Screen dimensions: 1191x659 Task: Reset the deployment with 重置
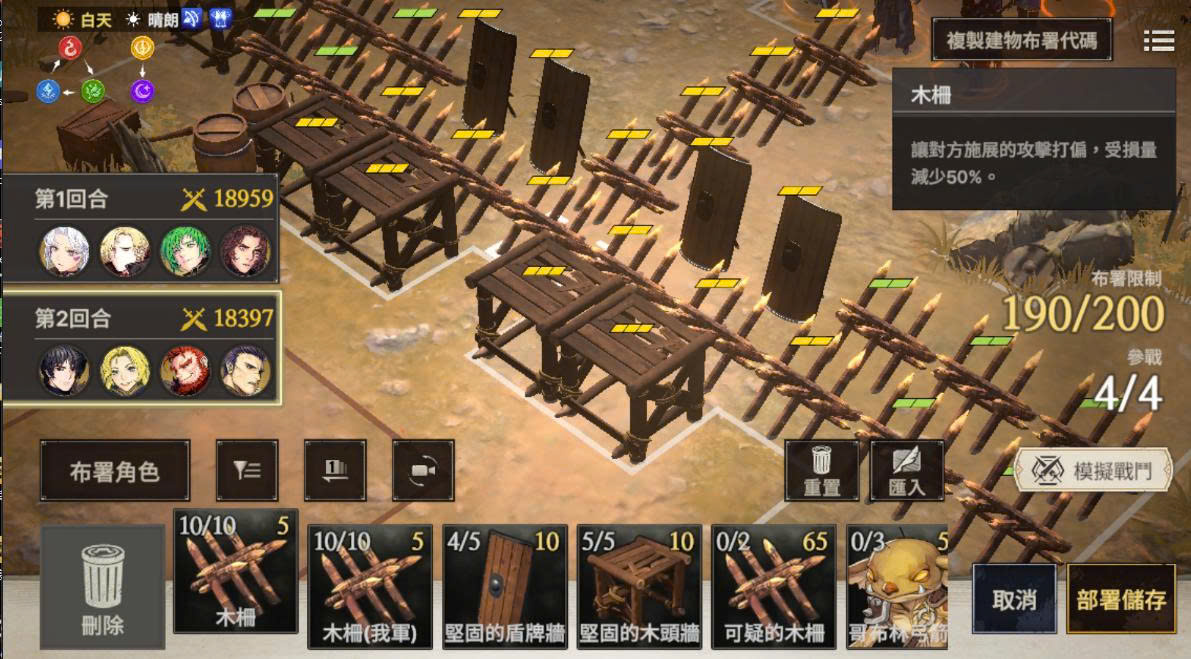821,470
